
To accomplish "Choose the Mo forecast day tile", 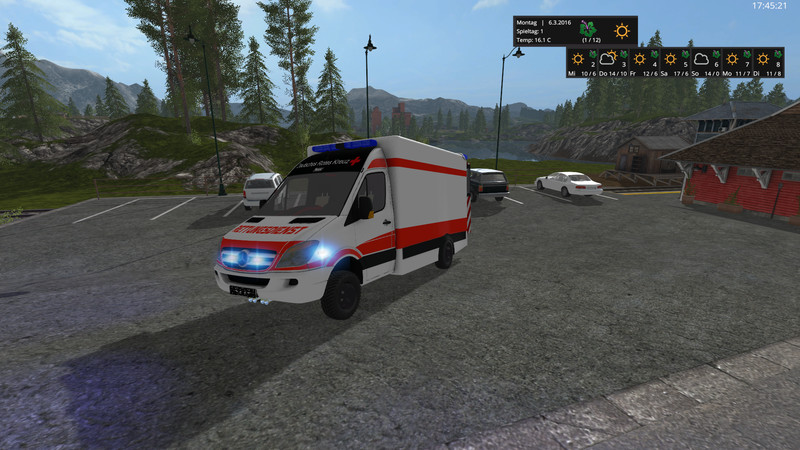I will tap(732, 61).
